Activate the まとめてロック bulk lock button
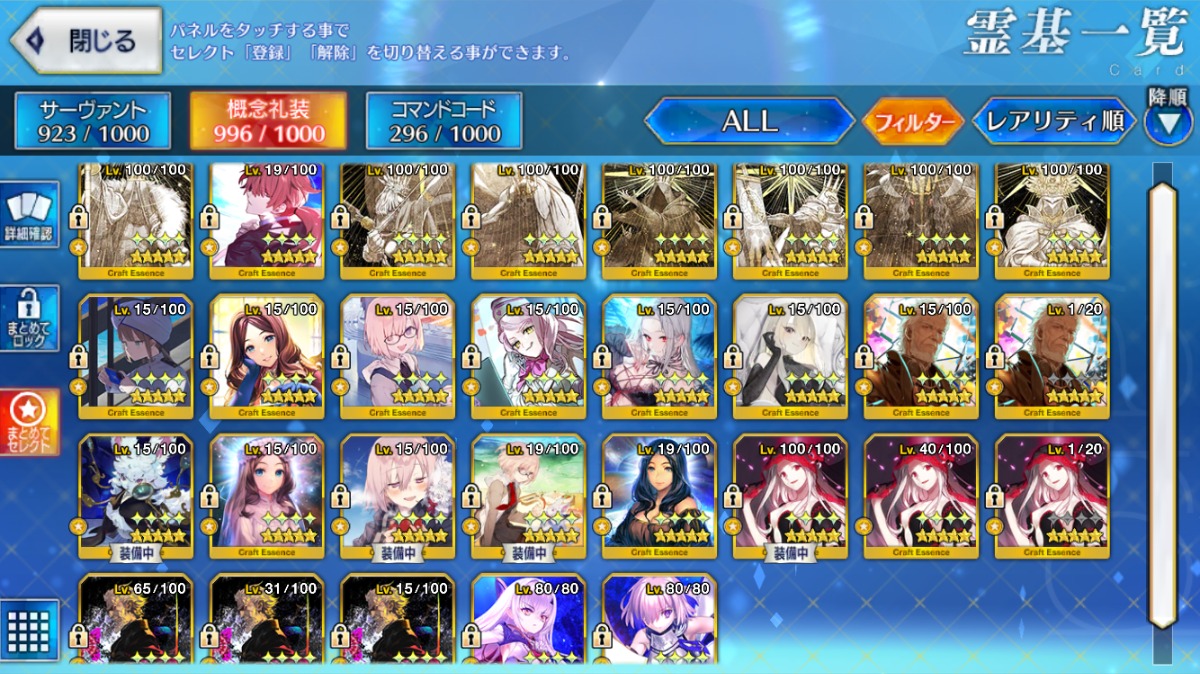 (30, 319)
